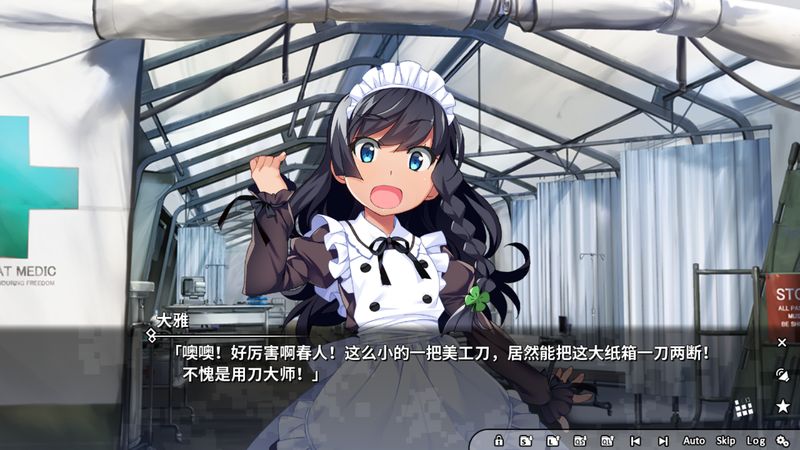Enable Auto mode

point(694,440)
